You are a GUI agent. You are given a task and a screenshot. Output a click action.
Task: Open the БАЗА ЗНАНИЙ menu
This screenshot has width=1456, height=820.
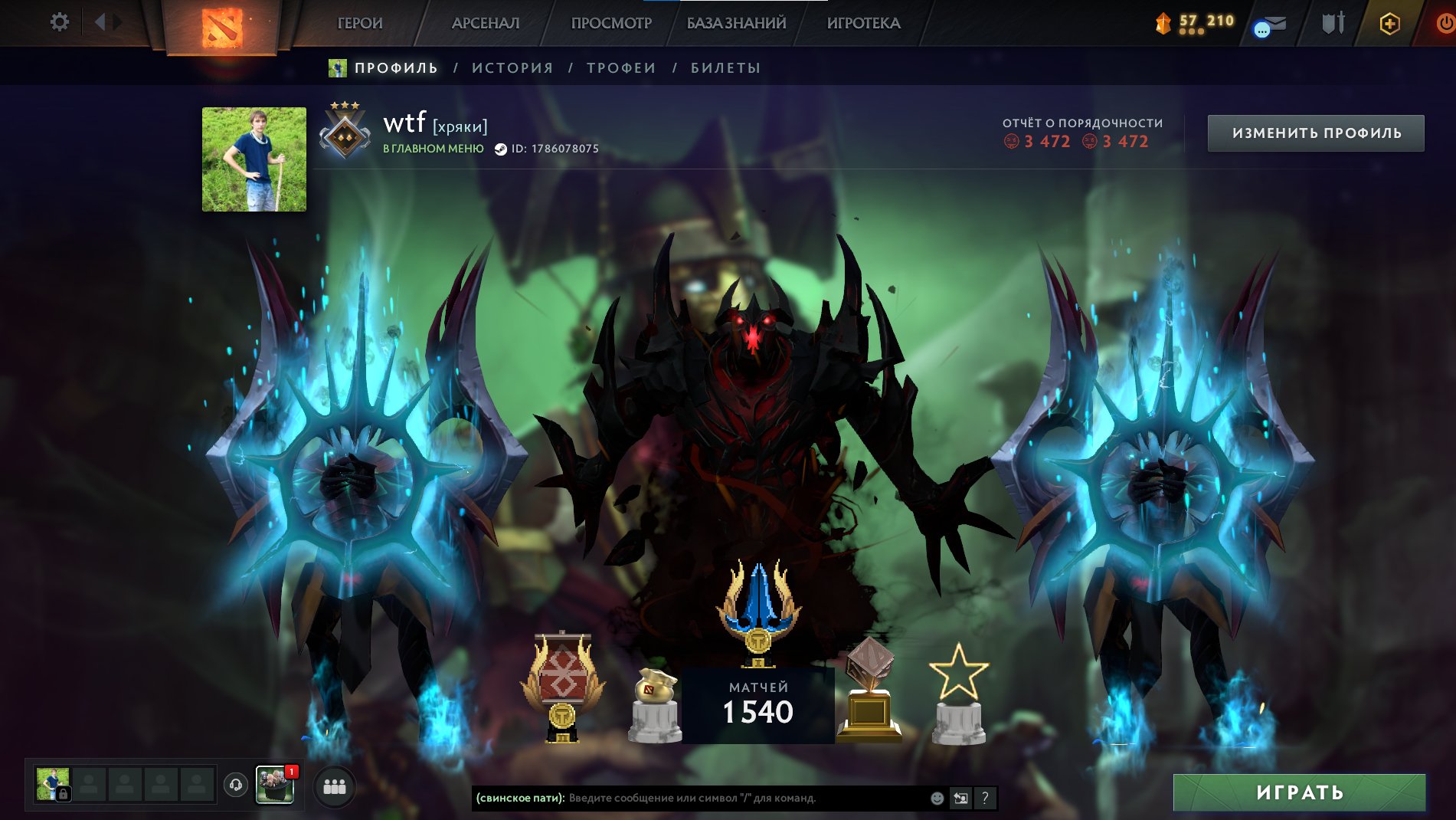tap(736, 23)
